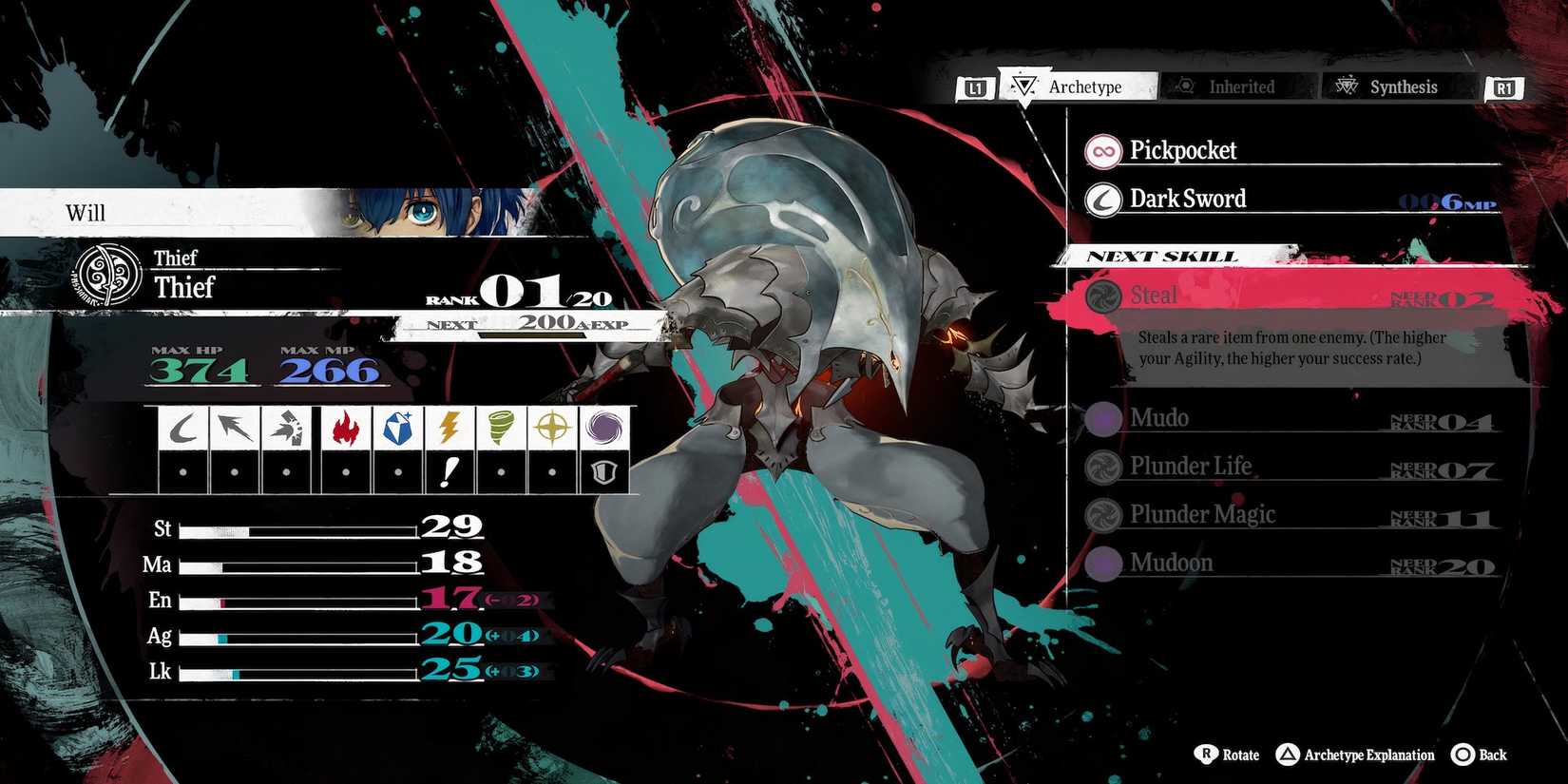Switch to the Inherited tab
Screen dimensions: 1568x784
pyautogui.click(x=1238, y=86)
